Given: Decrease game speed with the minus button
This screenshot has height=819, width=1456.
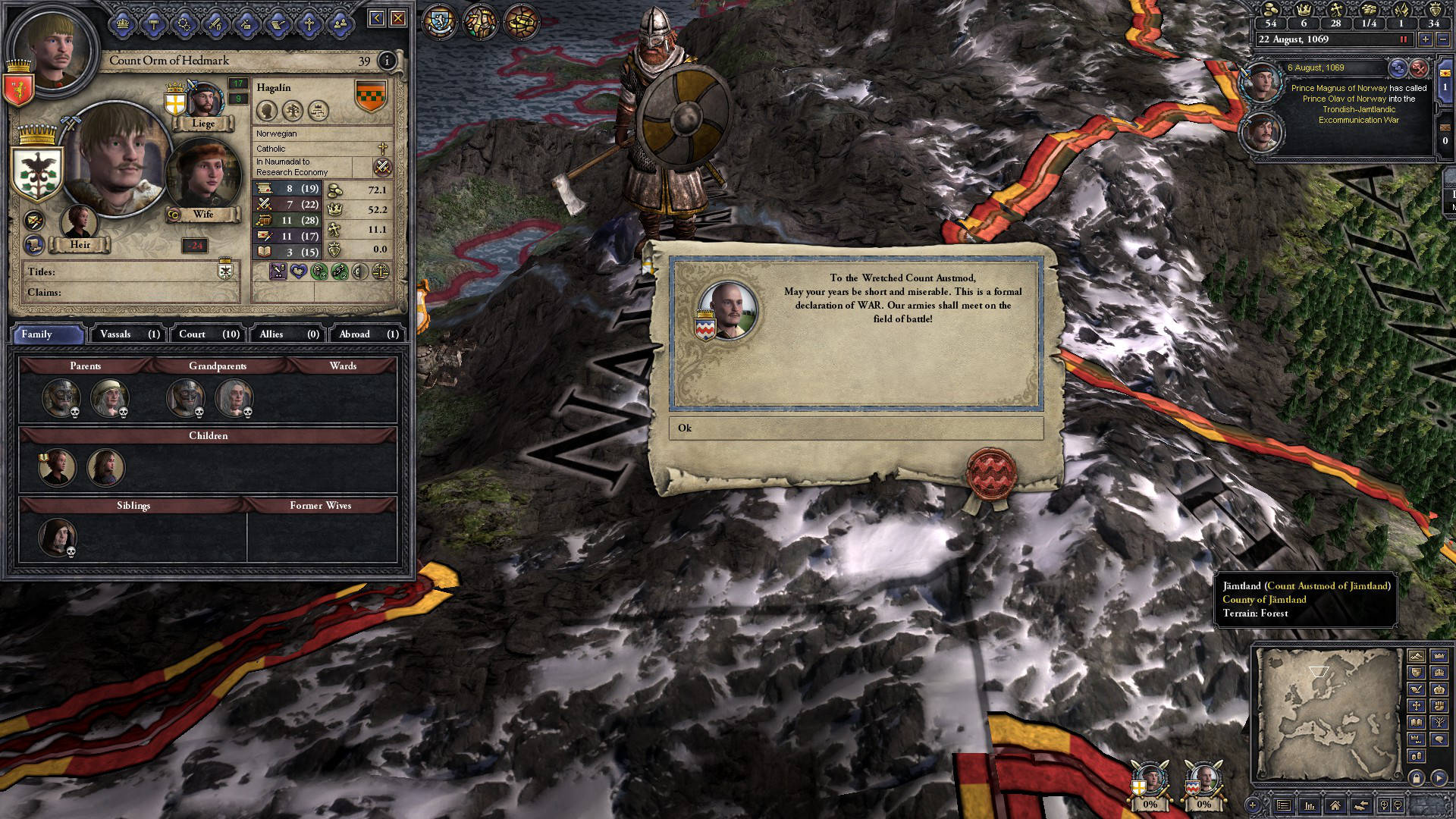Looking at the screenshot, I should [x=1442, y=39].
